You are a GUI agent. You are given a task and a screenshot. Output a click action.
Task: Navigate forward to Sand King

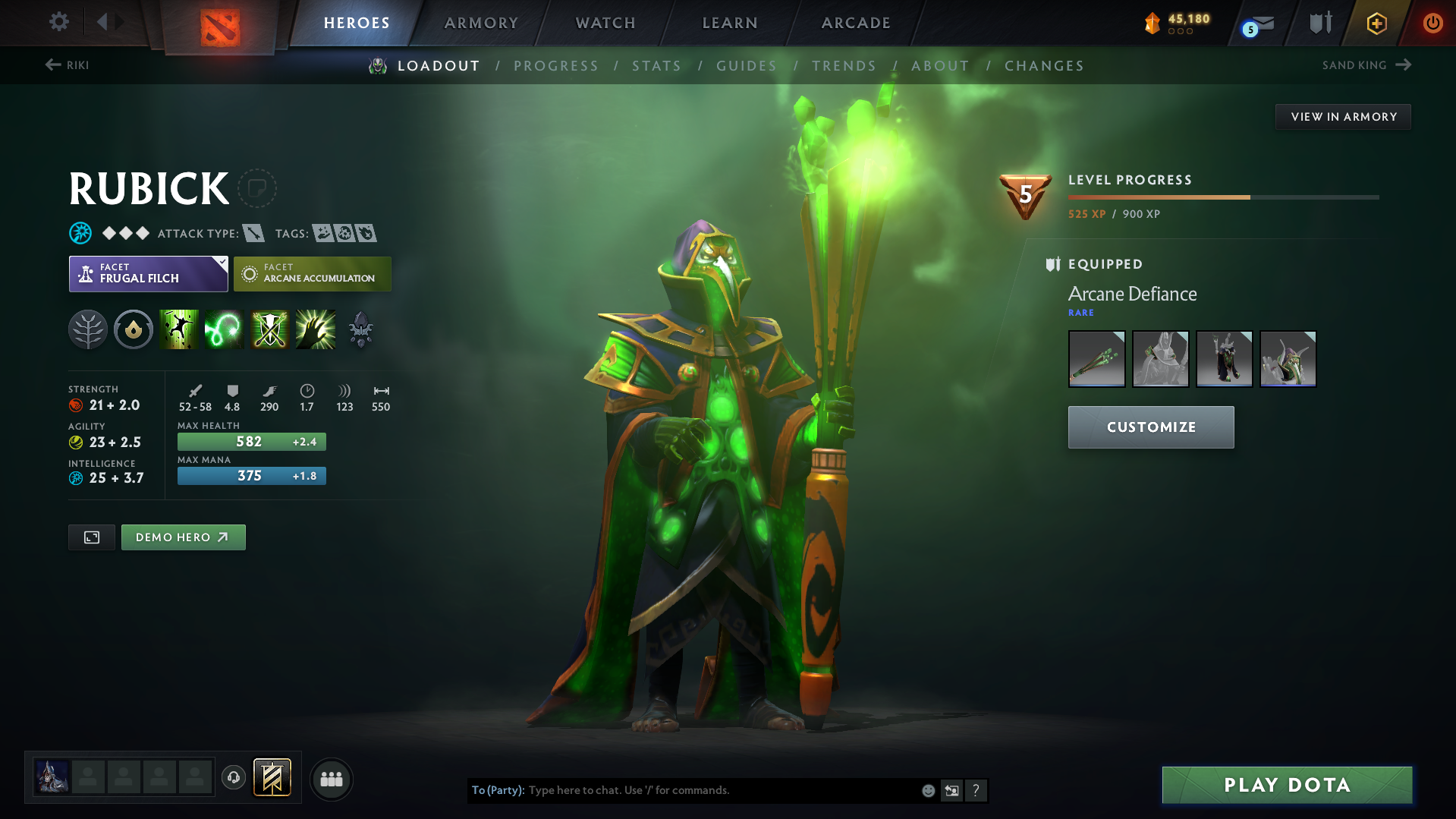click(1366, 65)
